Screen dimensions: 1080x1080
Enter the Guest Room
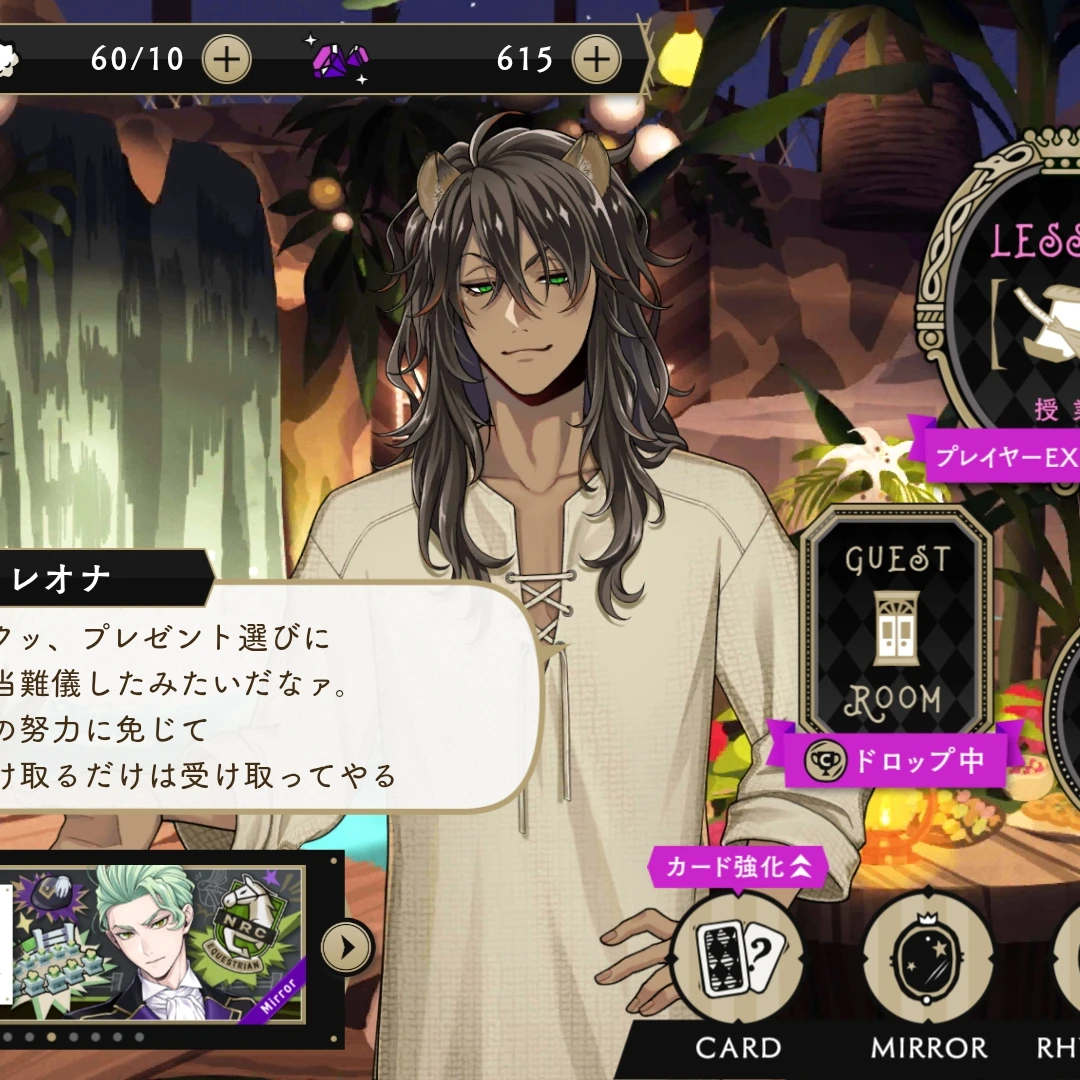pos(897,627)
